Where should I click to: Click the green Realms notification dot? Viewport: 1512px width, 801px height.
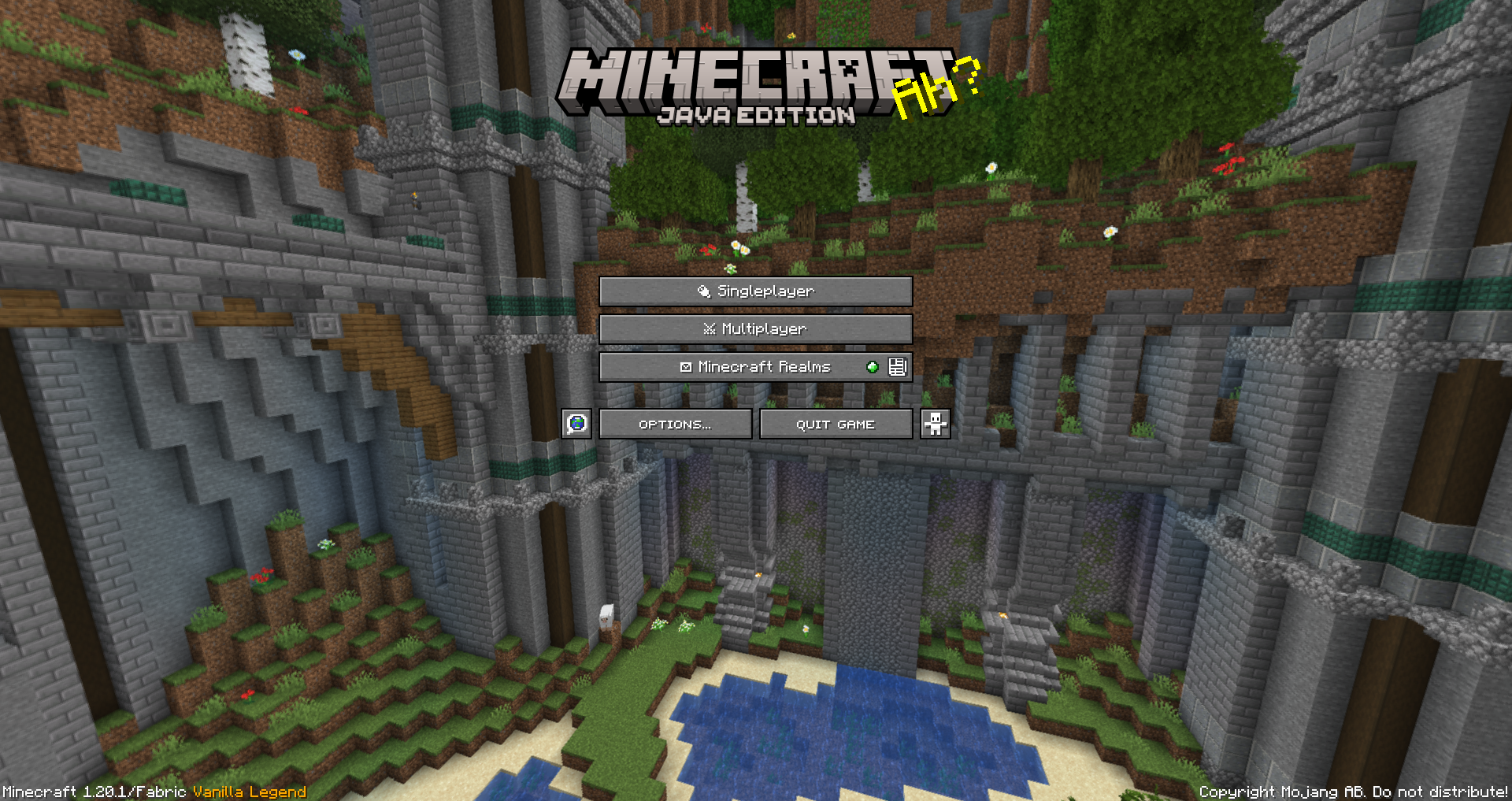(871, 366)
